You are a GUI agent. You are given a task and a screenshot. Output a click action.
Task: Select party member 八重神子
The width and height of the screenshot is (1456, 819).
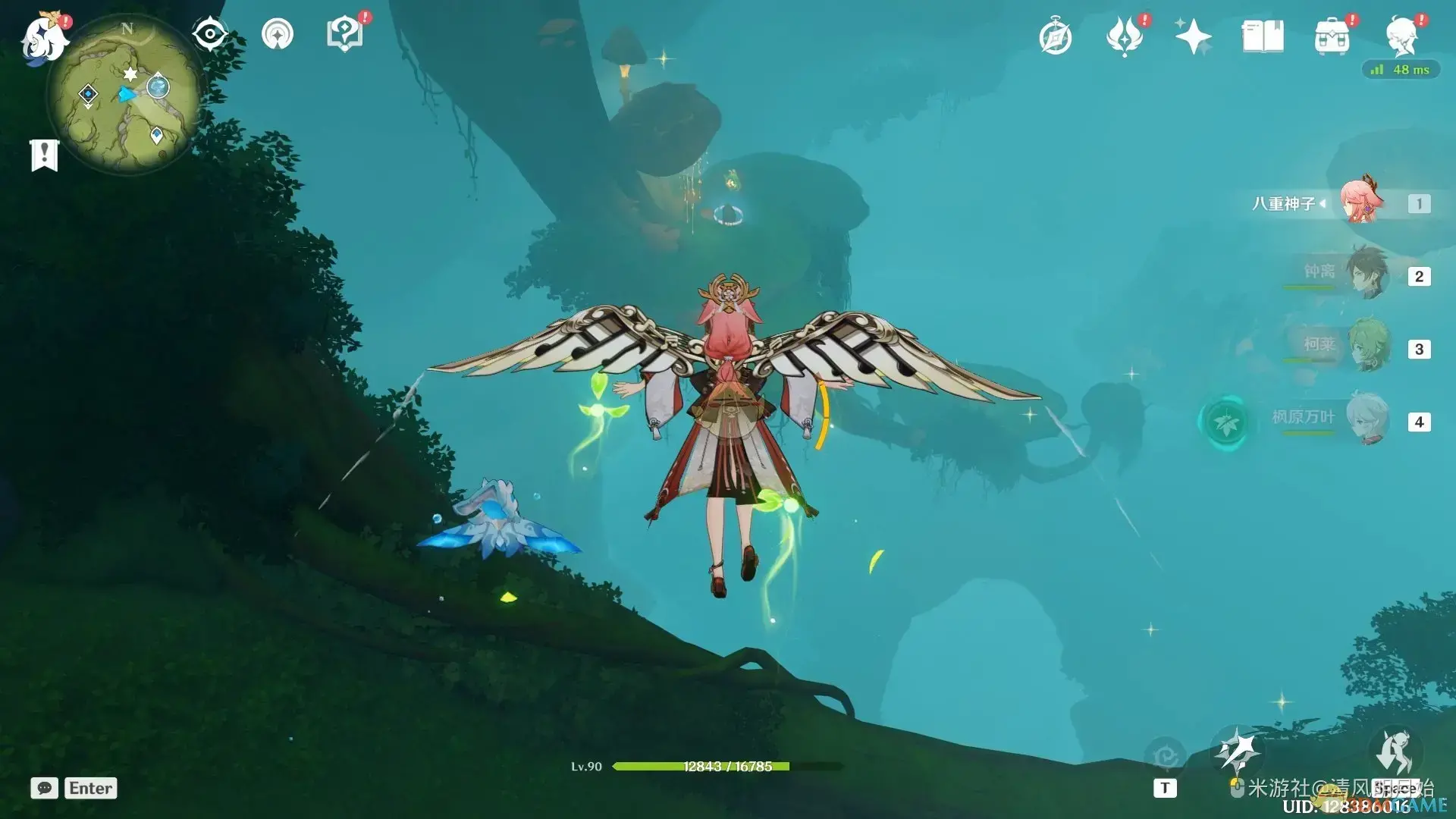1361,203
